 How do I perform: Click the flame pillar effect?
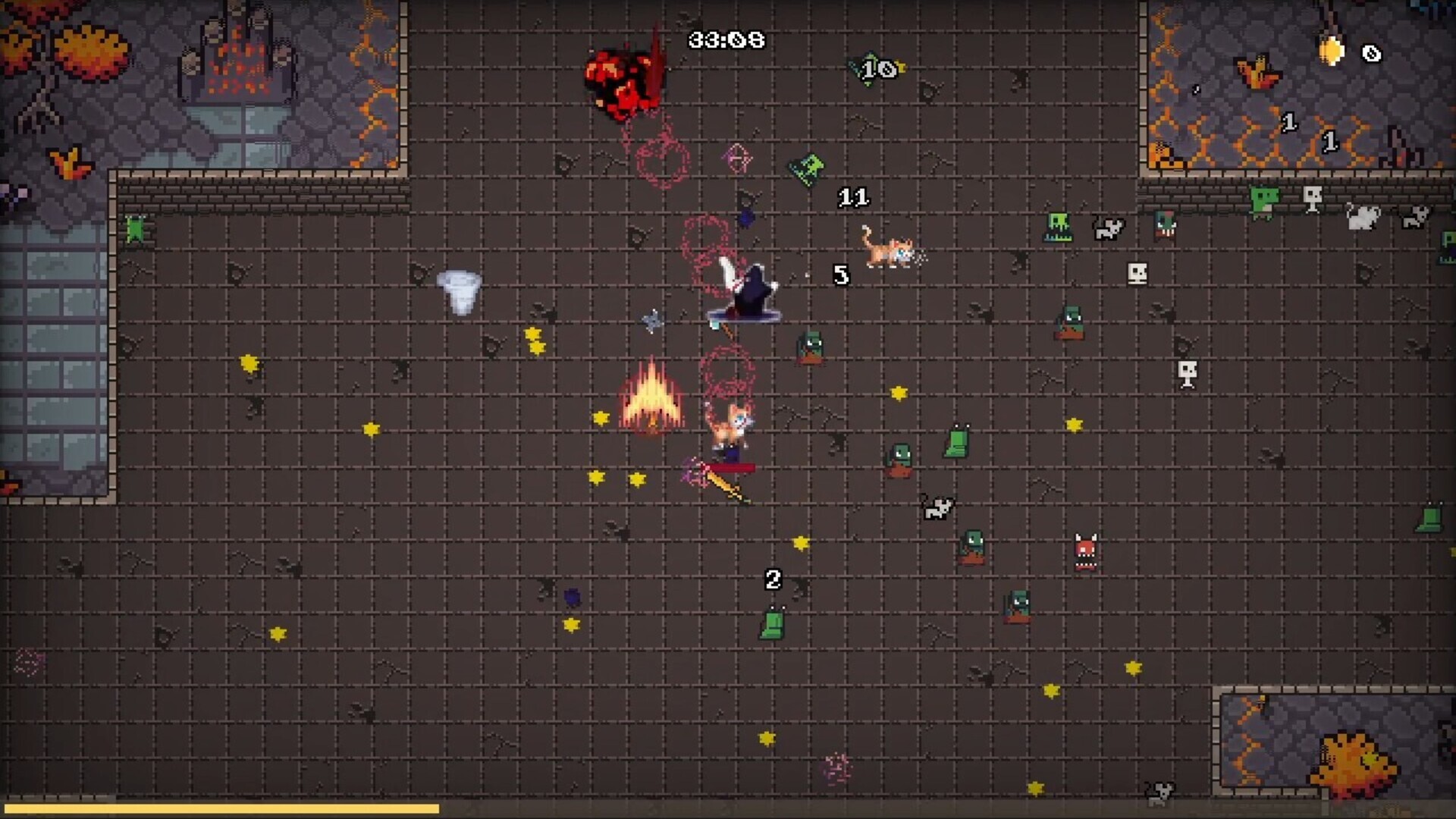tap(652, 398)
